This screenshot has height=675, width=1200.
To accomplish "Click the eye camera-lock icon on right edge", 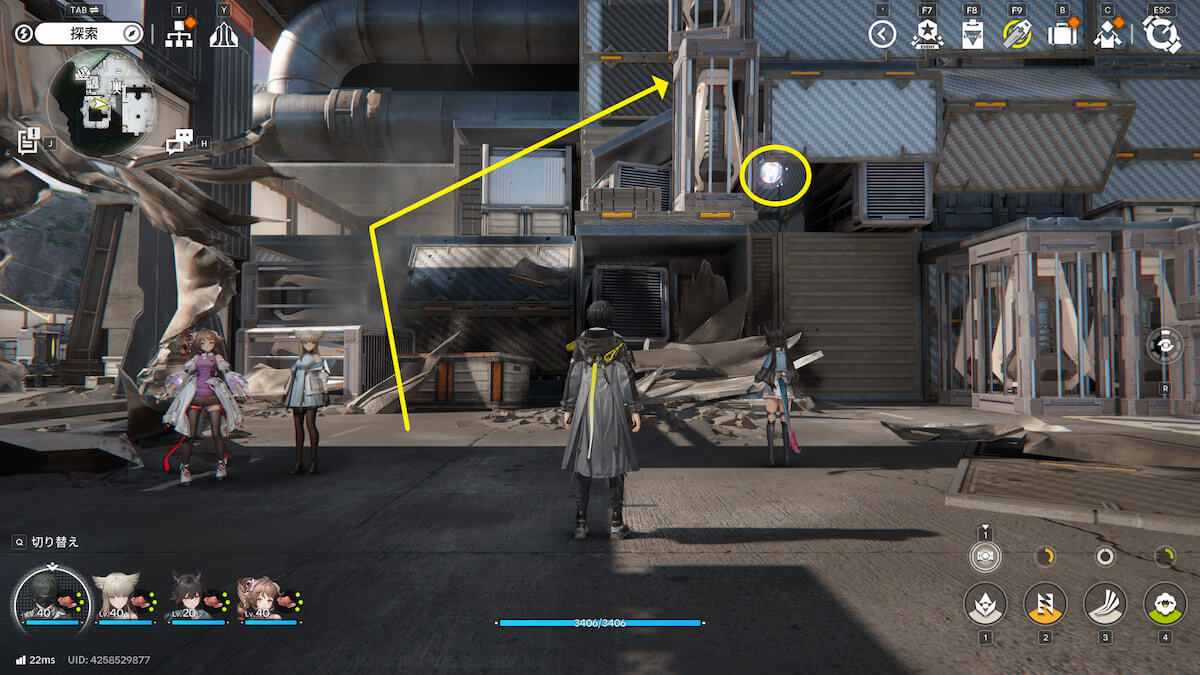I will coord(1165,346).
